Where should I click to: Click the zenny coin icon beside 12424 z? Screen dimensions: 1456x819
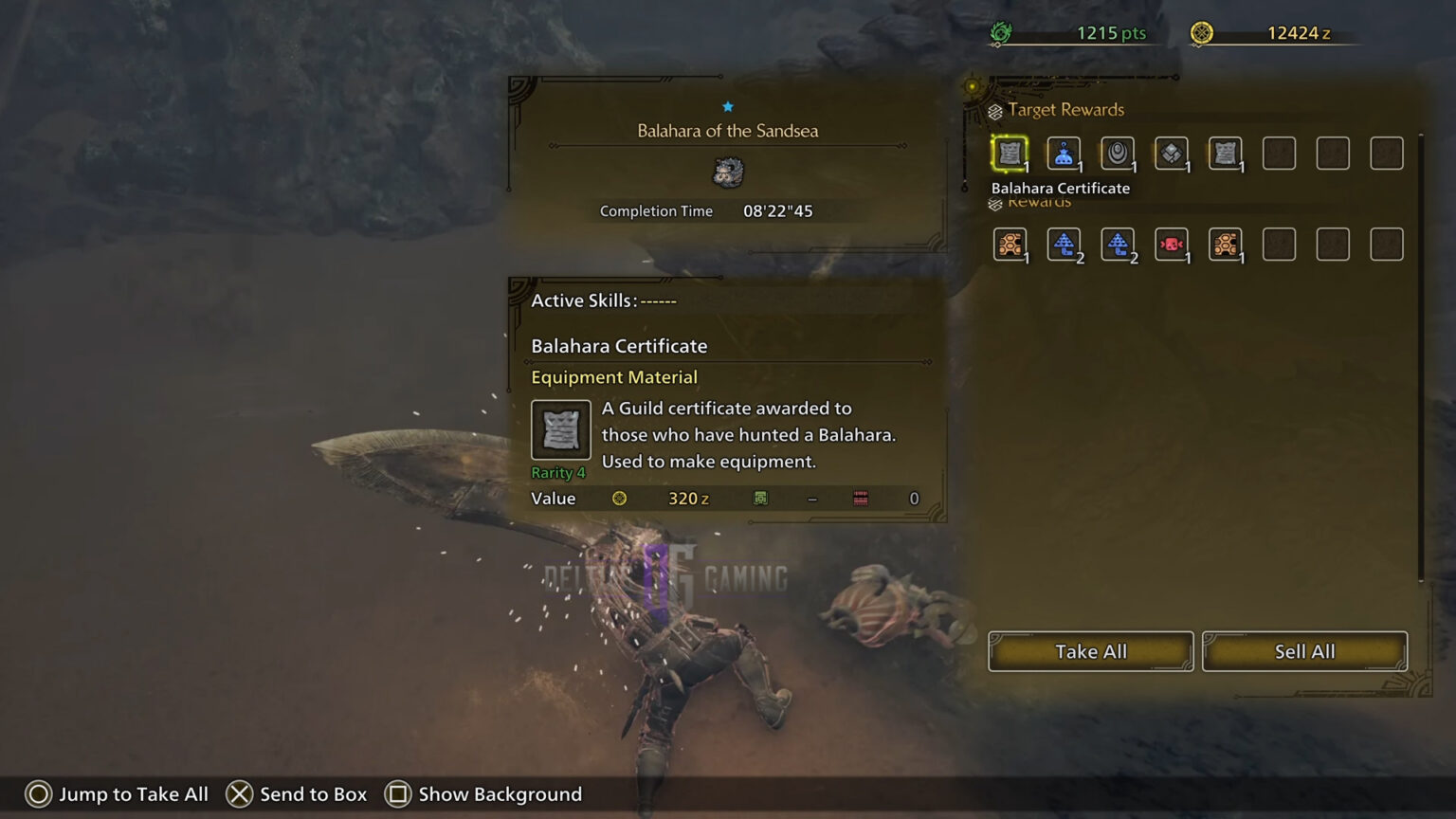click(1204, 31)
